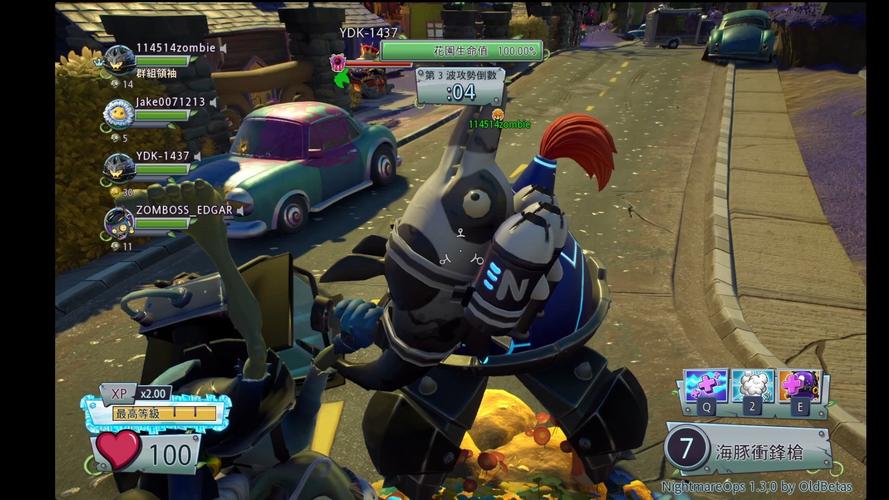Pick YDK-1437's avatar in the squad list
The width and height of the screenshot is (889, 500).
pos(119,167)
